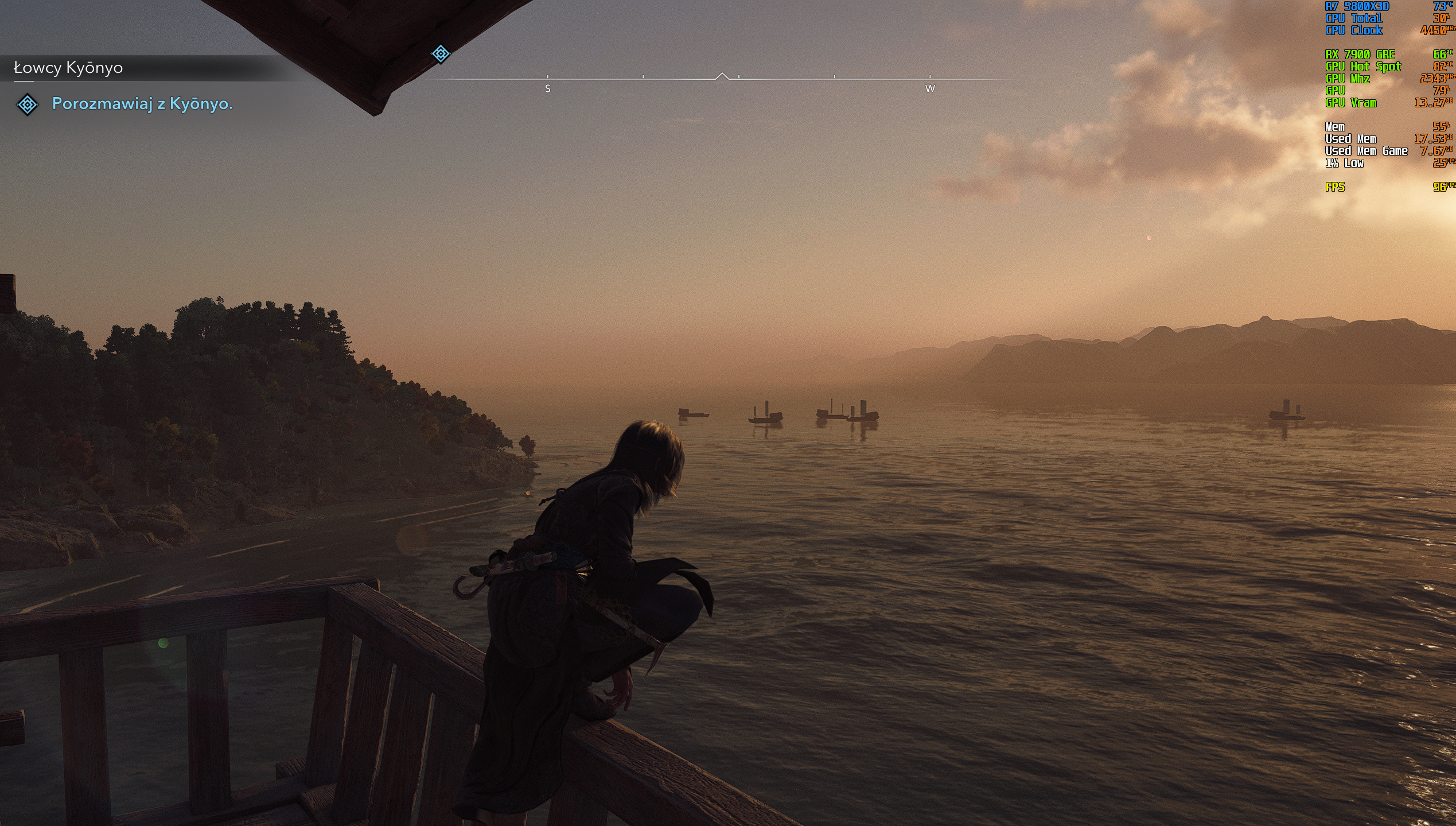This screenshot has height=826, width=1456.
Task: Select the Łowcy Kyōnyo quest title
Action: (68, 68)
